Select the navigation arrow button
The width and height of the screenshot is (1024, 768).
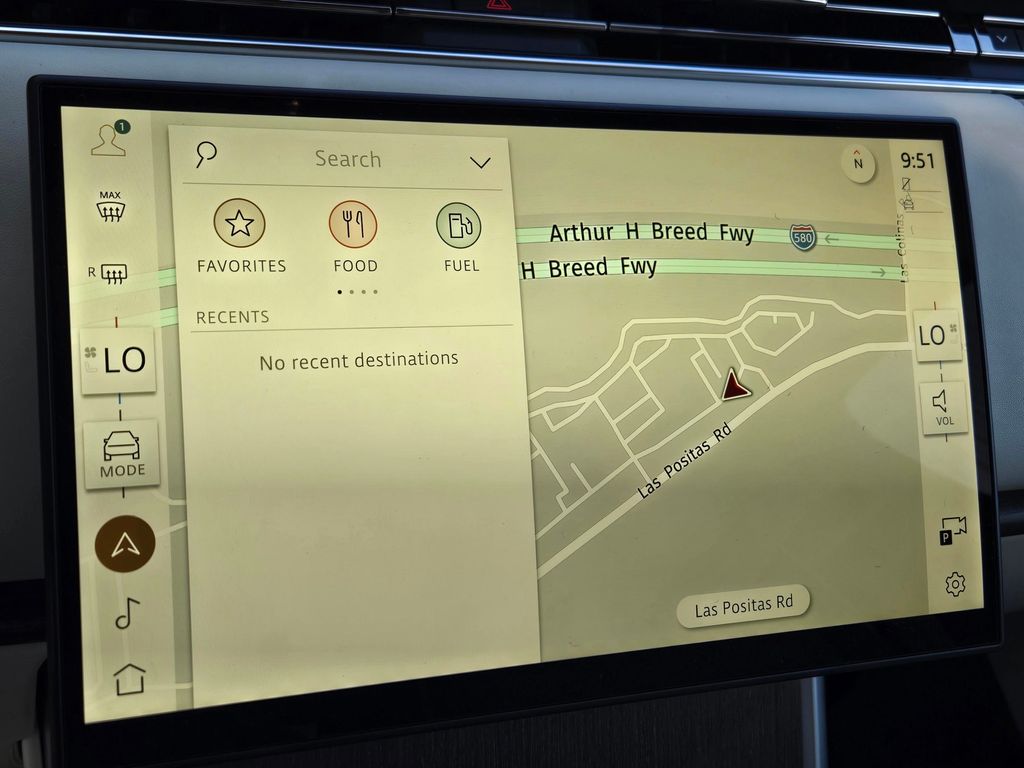[125, 543]
